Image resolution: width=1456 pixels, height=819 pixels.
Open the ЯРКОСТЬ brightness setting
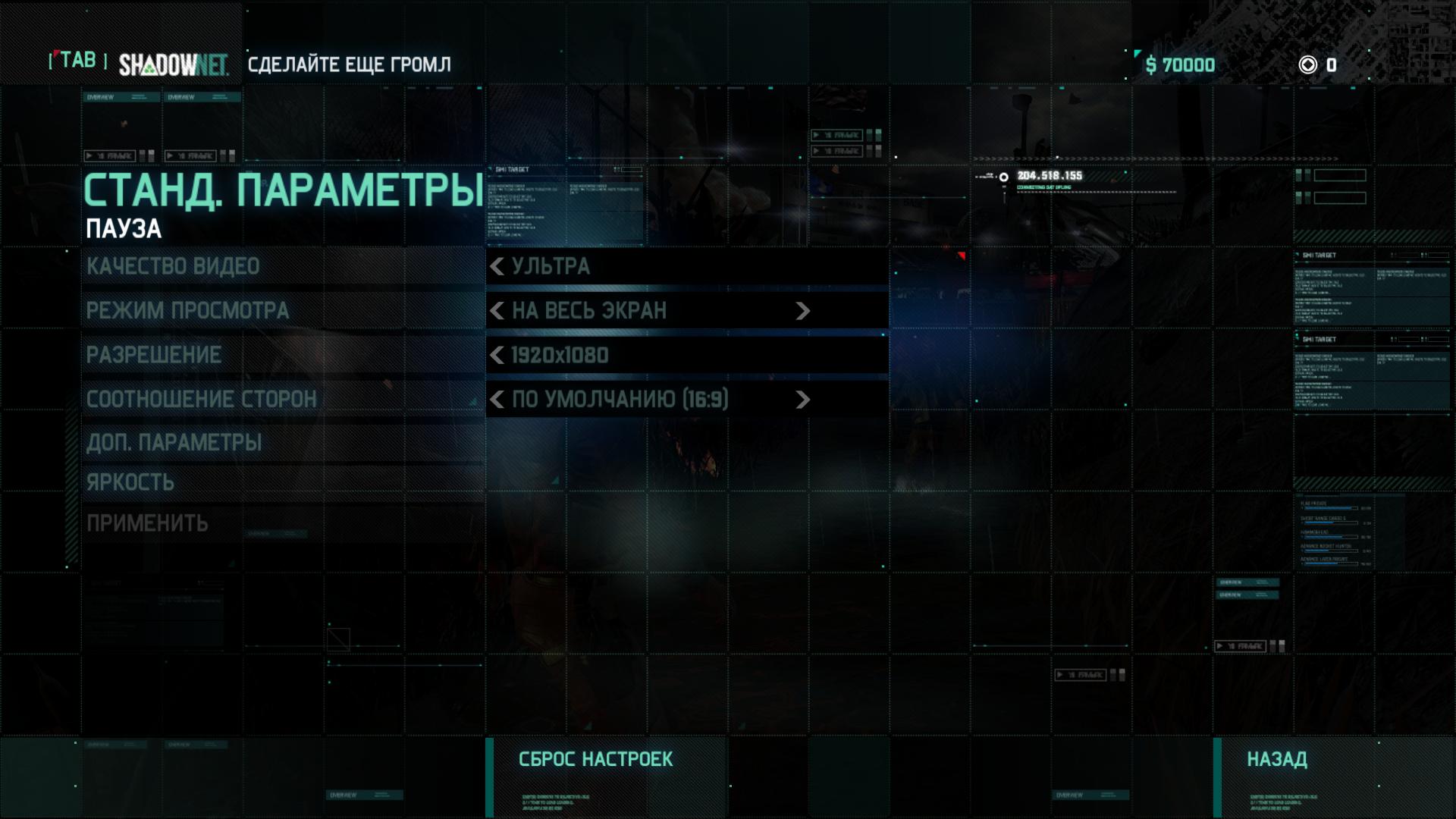130,482
